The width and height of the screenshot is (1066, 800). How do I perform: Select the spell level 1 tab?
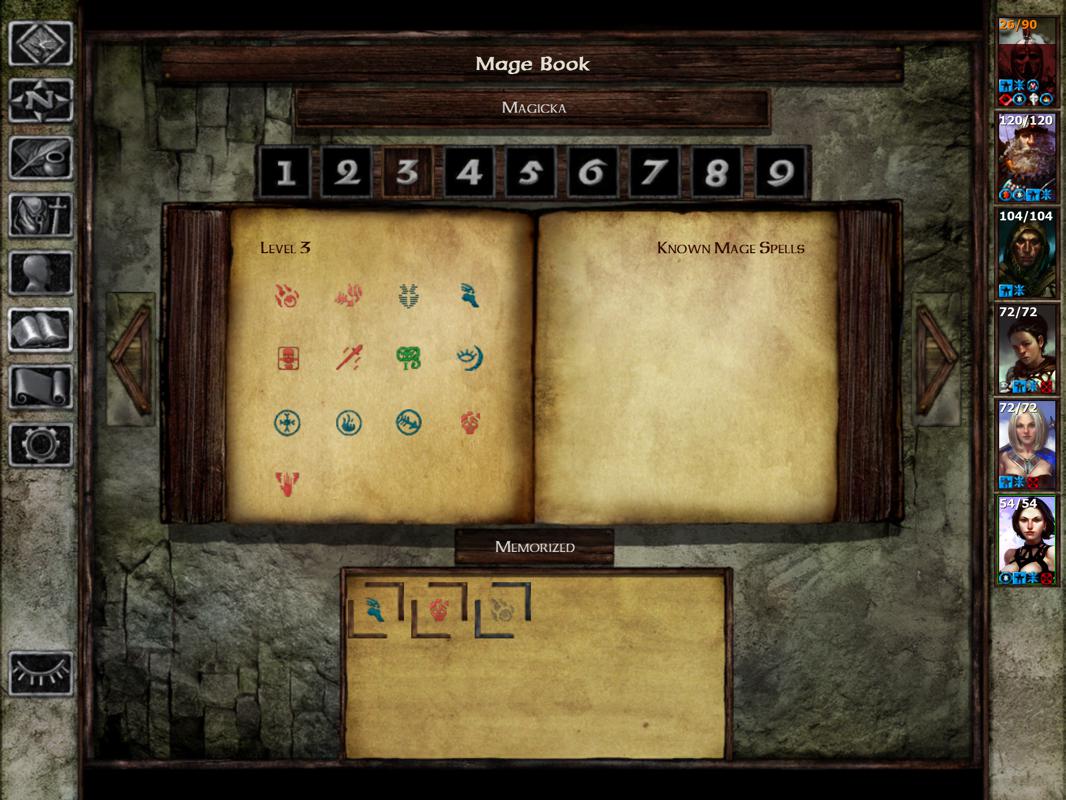pyautogui.click(x=286, y=174)
